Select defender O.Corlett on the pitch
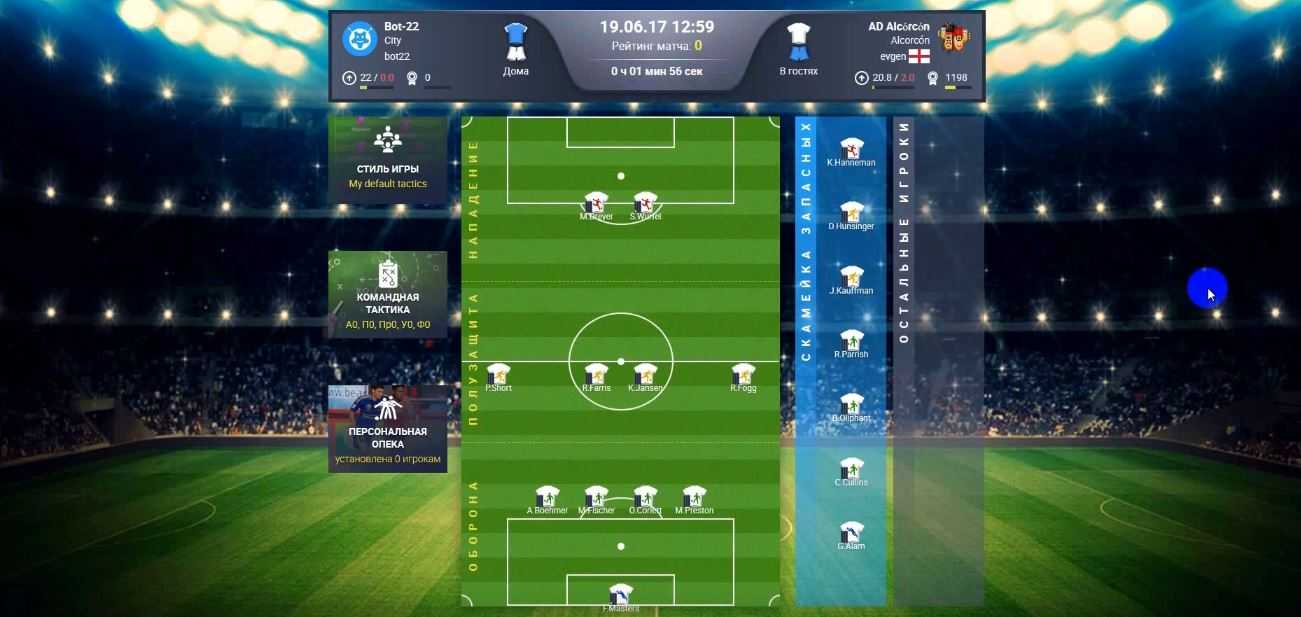1301x617 pixels. 645,498
